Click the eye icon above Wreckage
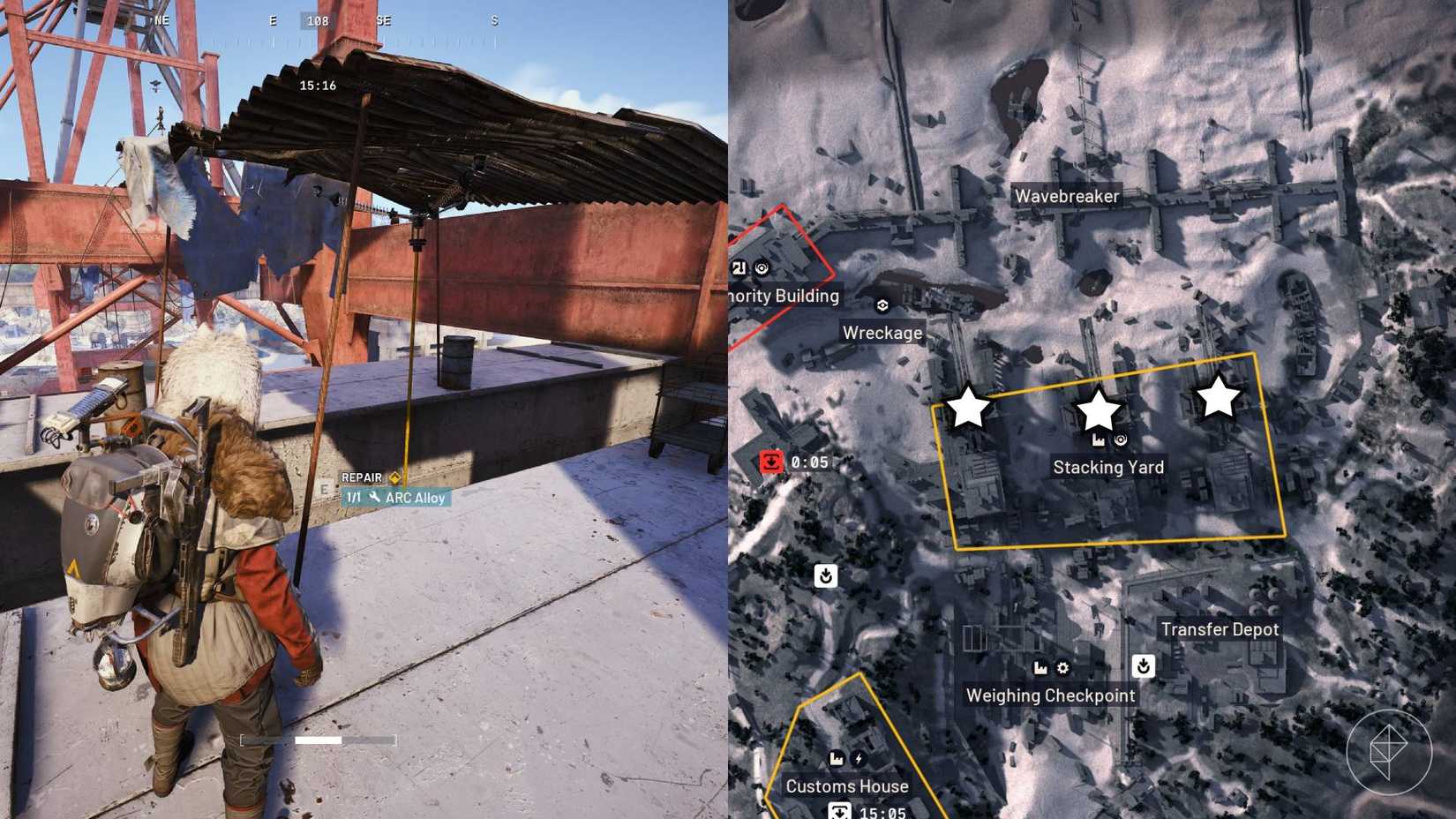Viewport: 1456px width, 819px height. (x=882, y=304)
